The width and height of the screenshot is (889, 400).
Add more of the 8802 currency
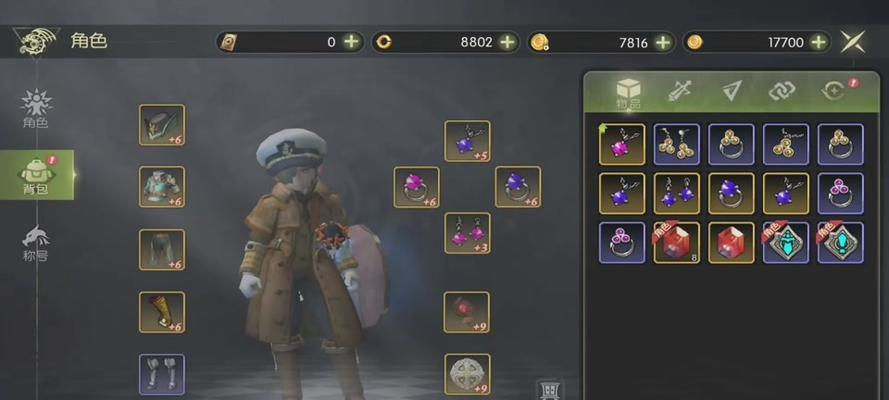coord(508,42)
